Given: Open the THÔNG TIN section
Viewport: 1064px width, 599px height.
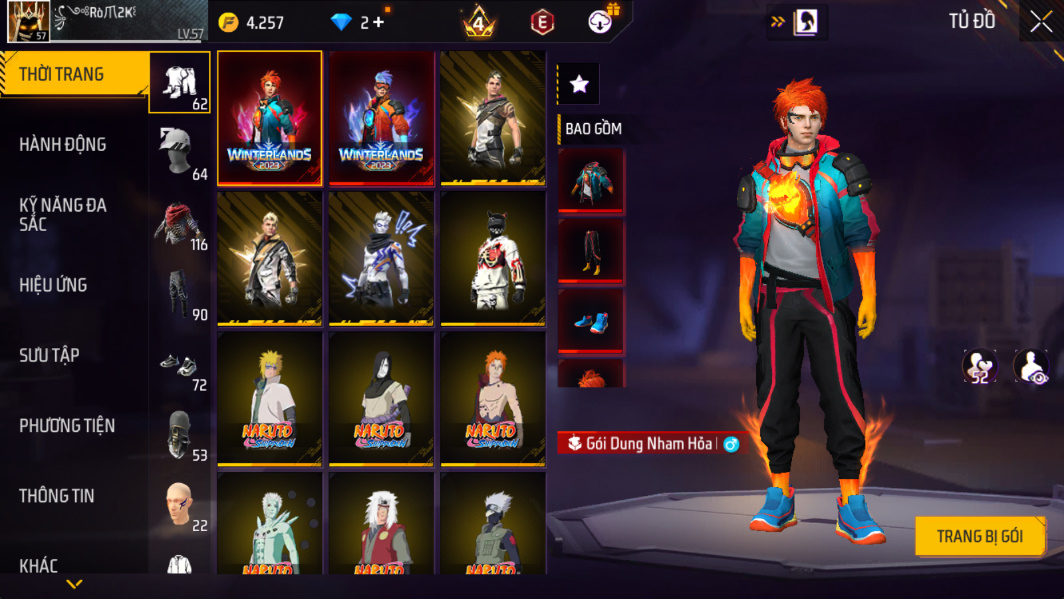Looking at the screenshot, I should [x=56, y=496].
